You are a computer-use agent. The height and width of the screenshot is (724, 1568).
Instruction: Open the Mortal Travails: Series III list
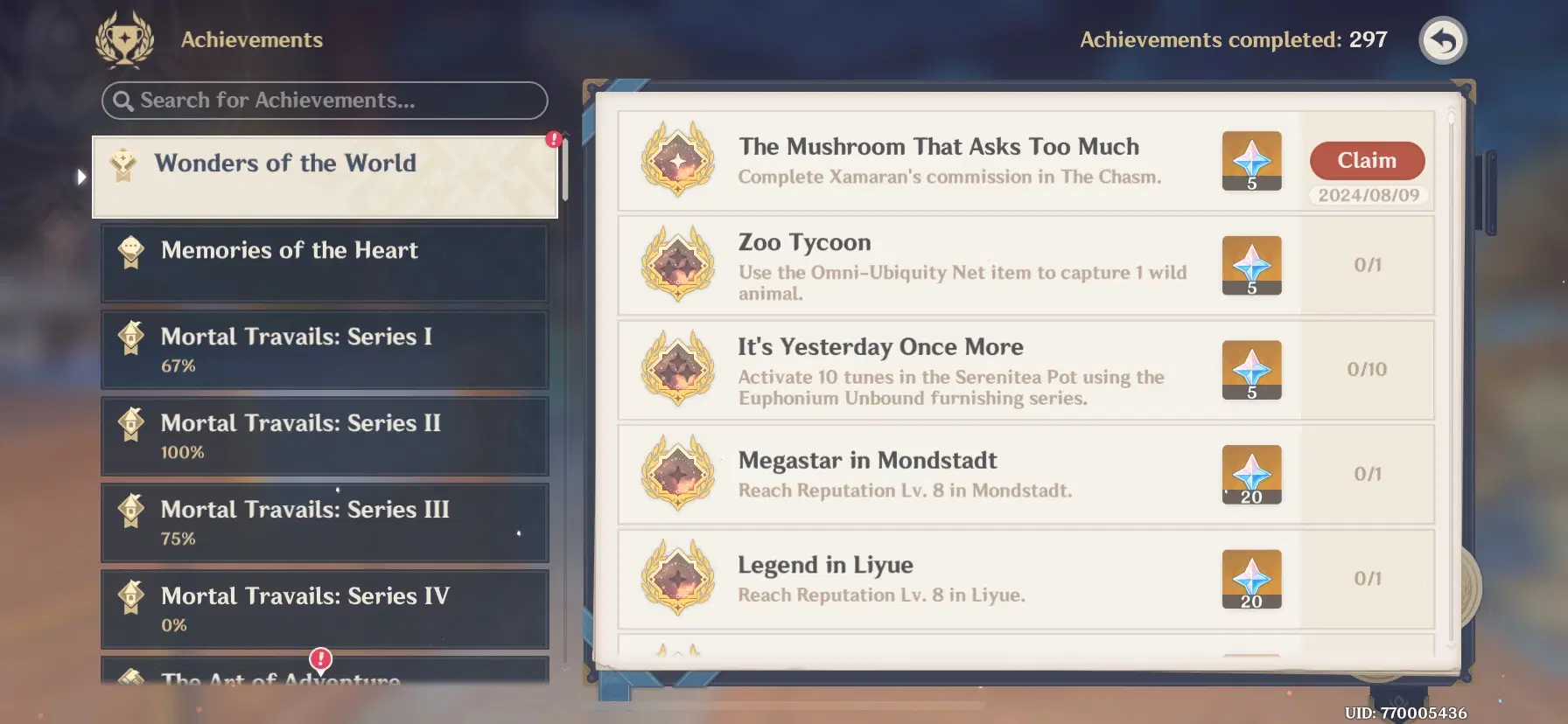coord(324,522)
